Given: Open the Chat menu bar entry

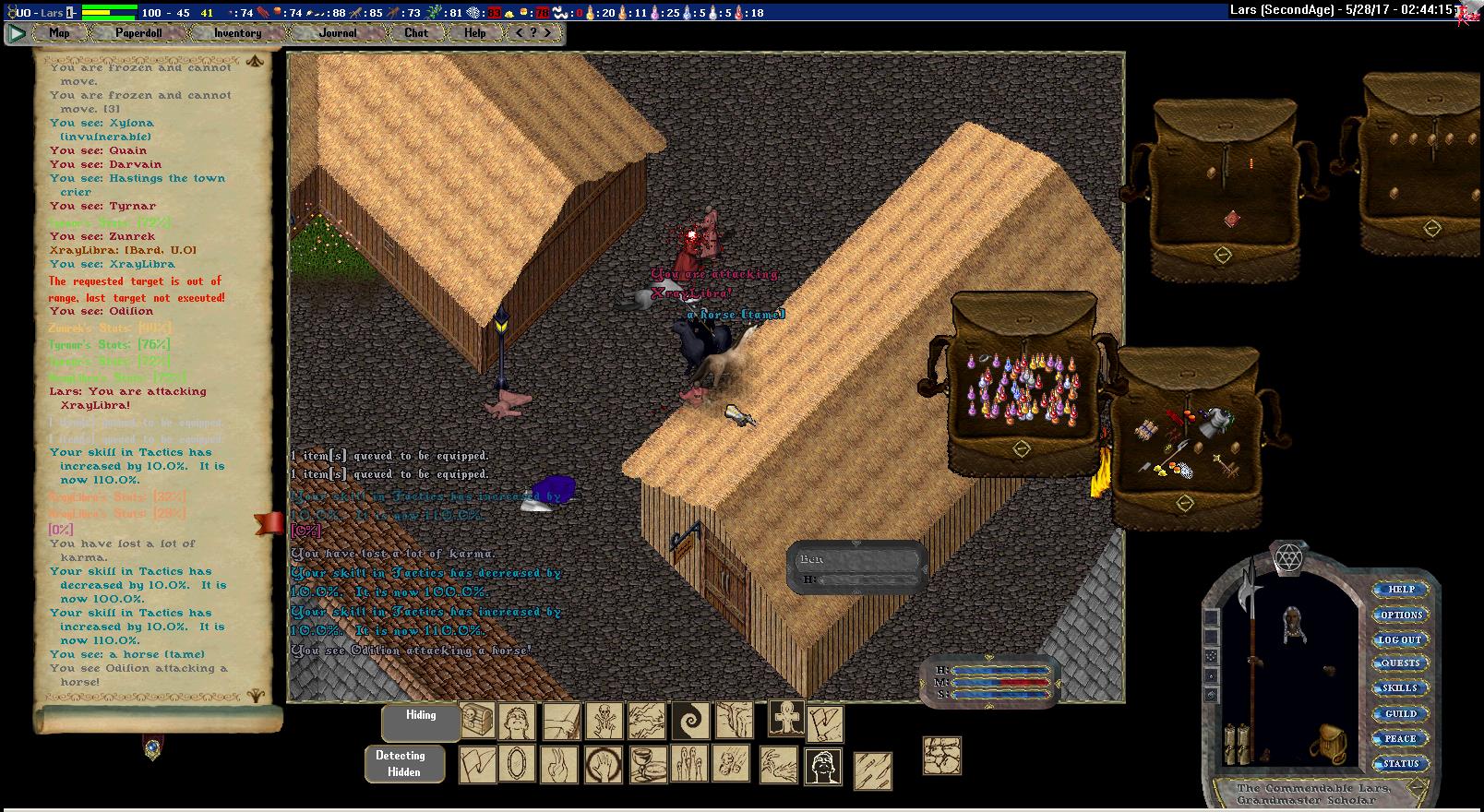Looking at the screenshot, I should click(416, 33).
